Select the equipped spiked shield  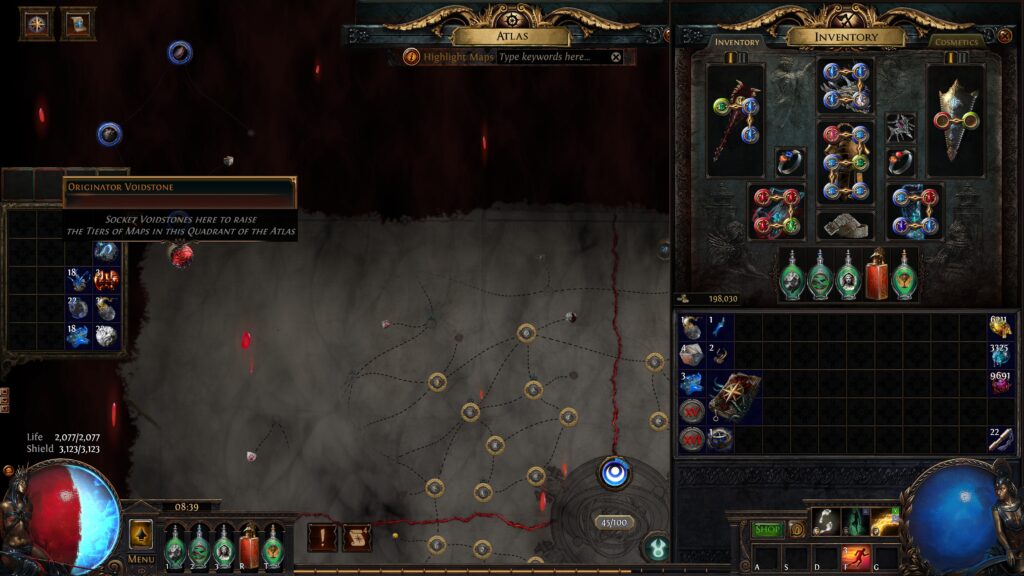(955, 120)
